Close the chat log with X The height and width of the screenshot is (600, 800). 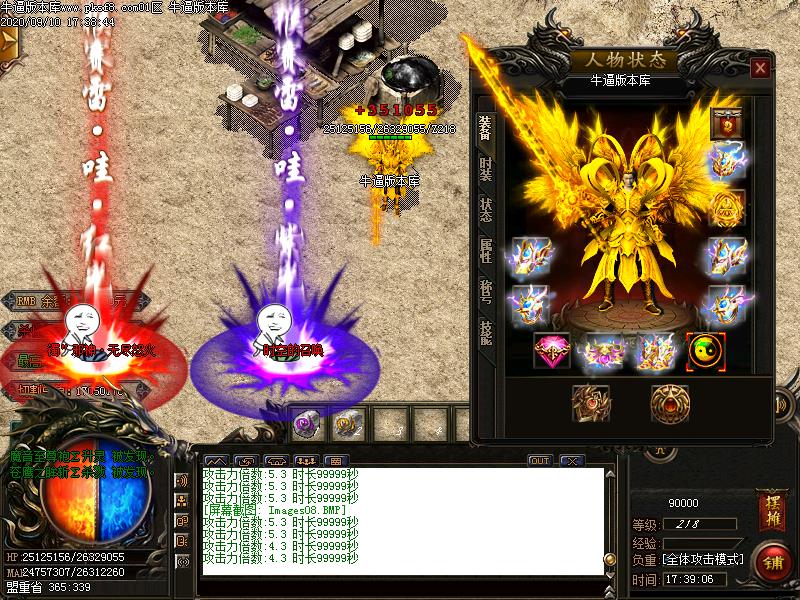click(572, 461)
